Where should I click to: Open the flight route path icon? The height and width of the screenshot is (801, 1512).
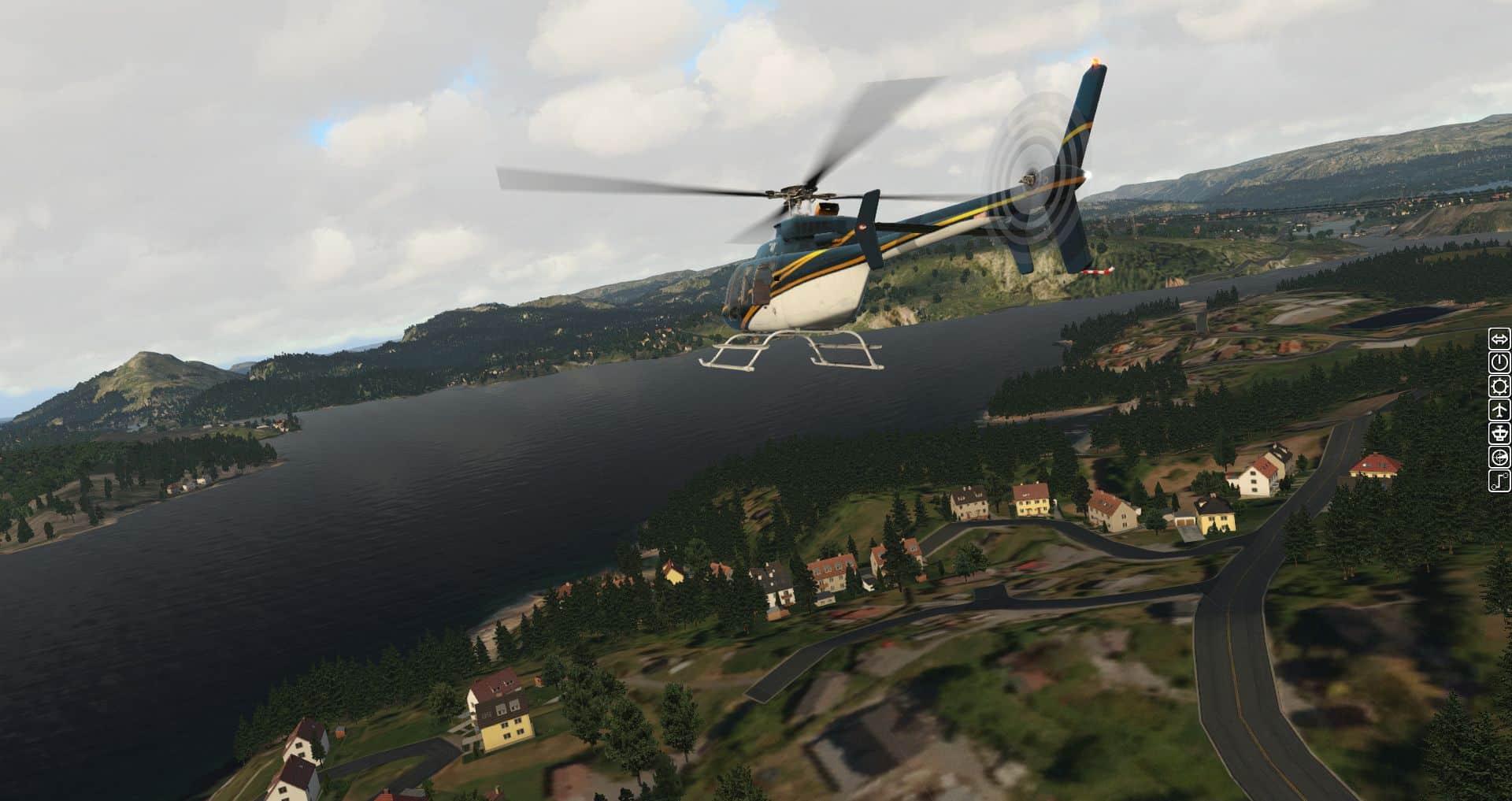pos(1499,481)
